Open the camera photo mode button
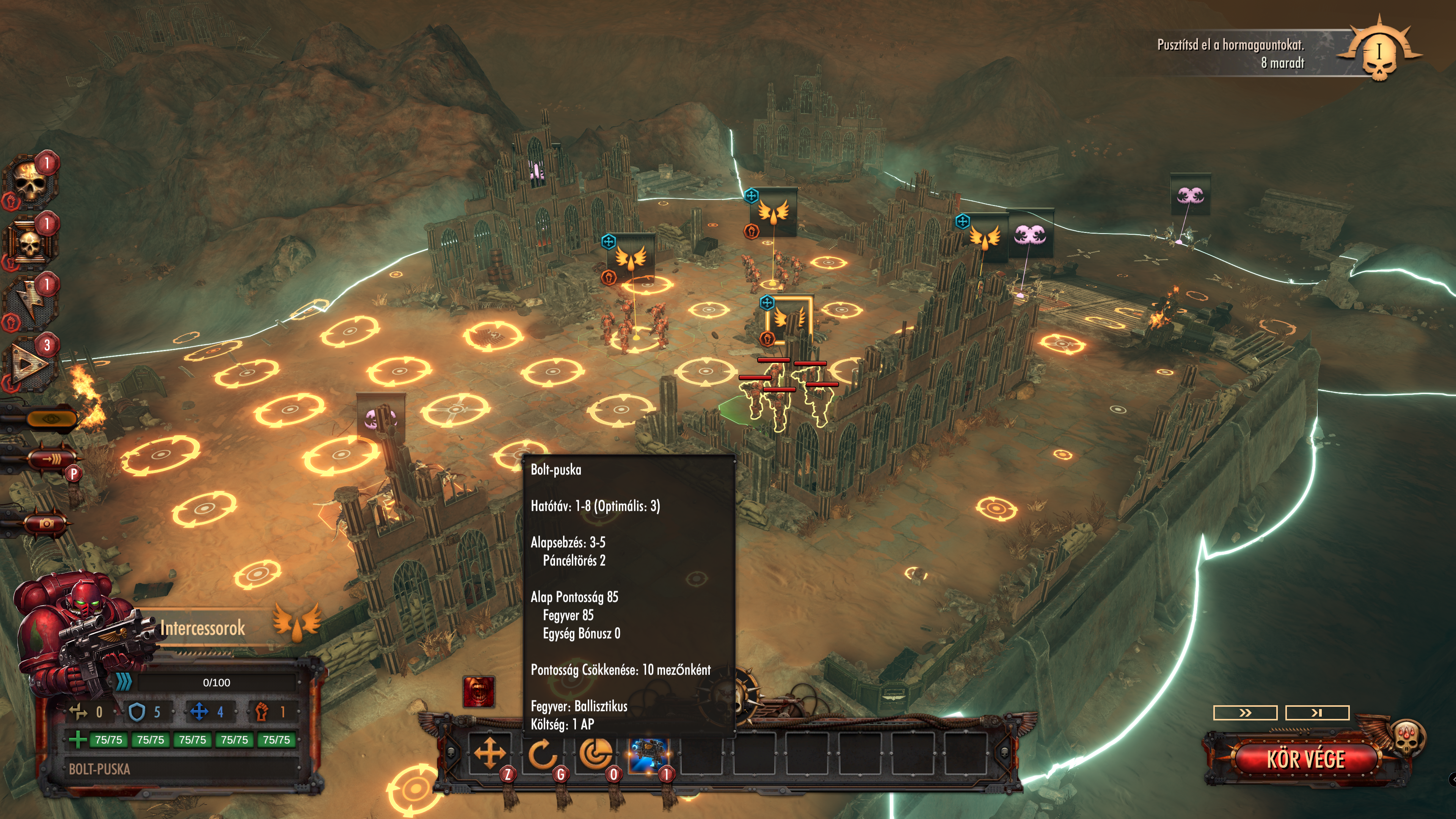 coord(46,523)
